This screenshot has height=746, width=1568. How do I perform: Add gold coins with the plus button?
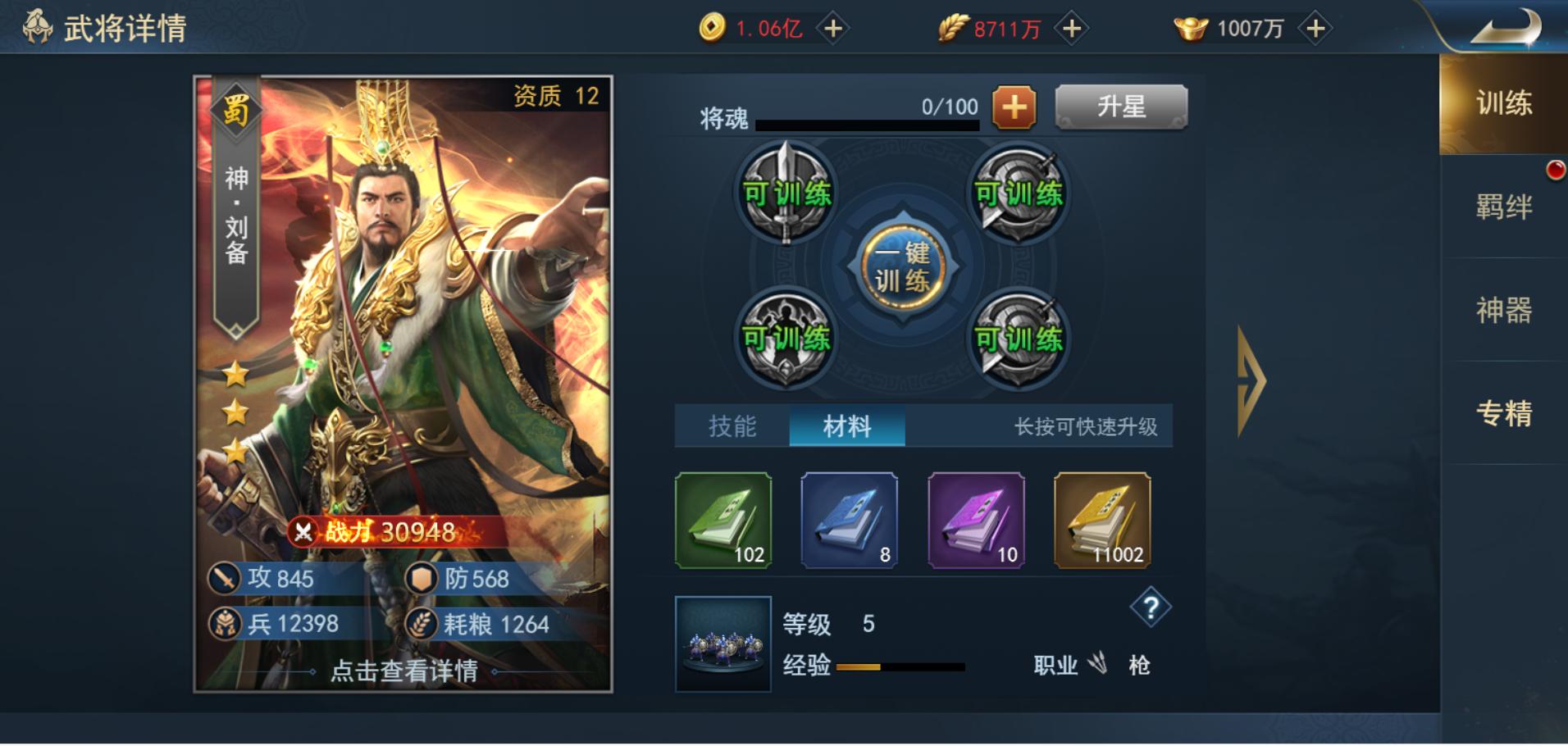833,27
